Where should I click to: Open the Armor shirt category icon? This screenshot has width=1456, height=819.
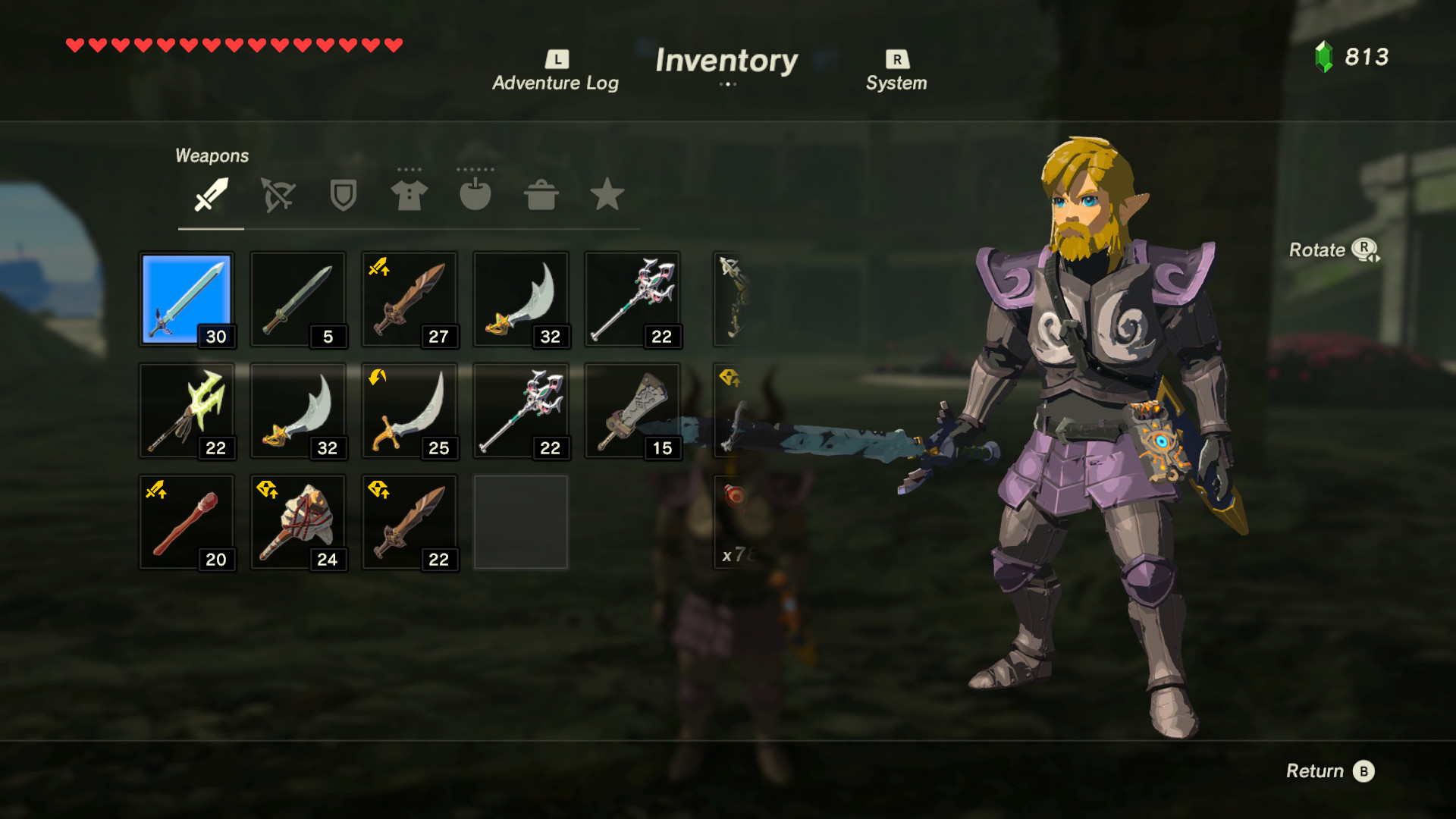409,196
